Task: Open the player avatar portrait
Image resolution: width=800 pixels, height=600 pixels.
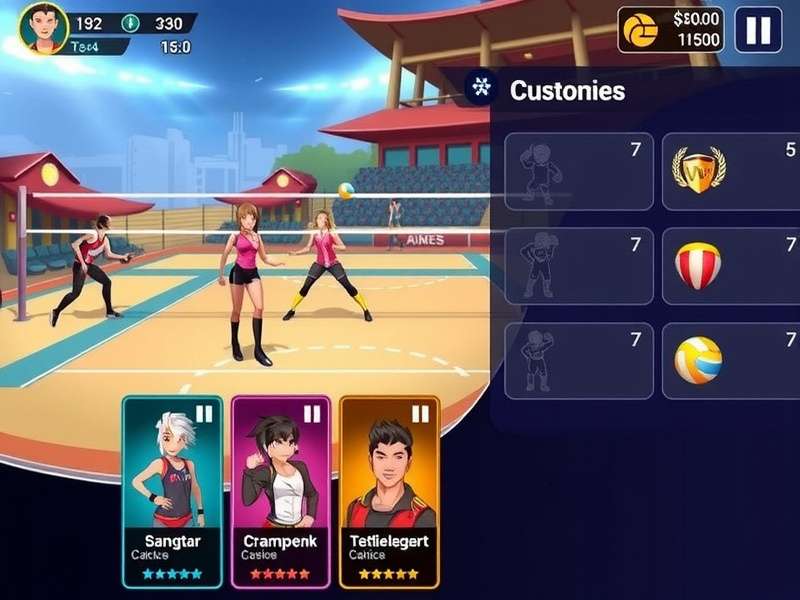Action: 43,27
